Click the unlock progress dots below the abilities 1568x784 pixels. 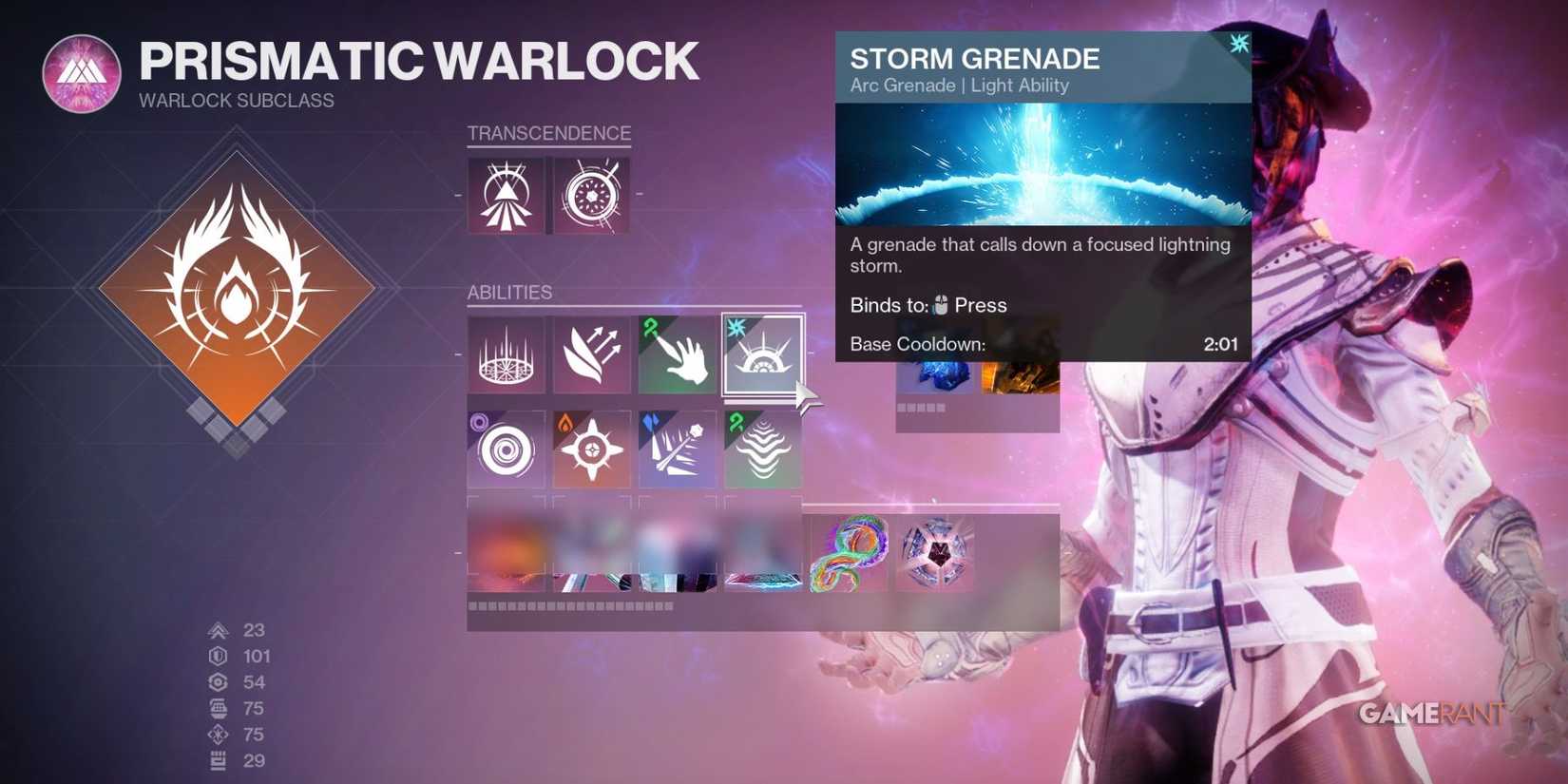point(570,603)
